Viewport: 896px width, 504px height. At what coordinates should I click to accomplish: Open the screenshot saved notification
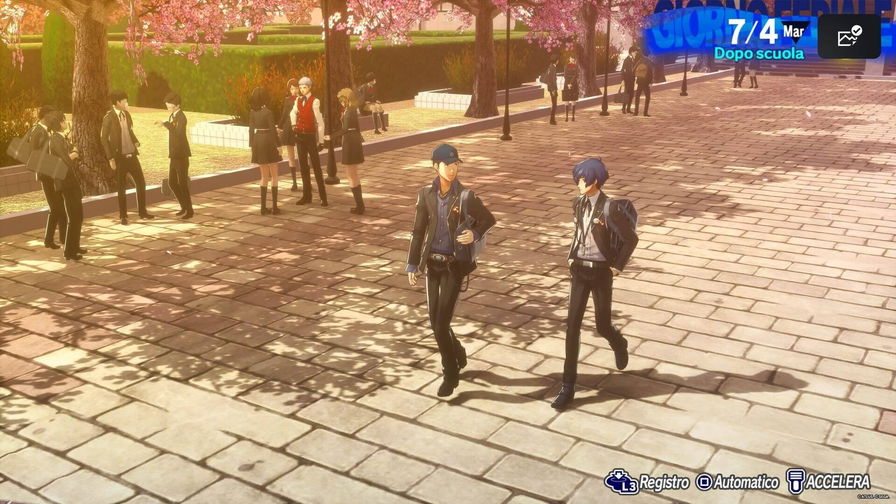click(x=848, y=36)
